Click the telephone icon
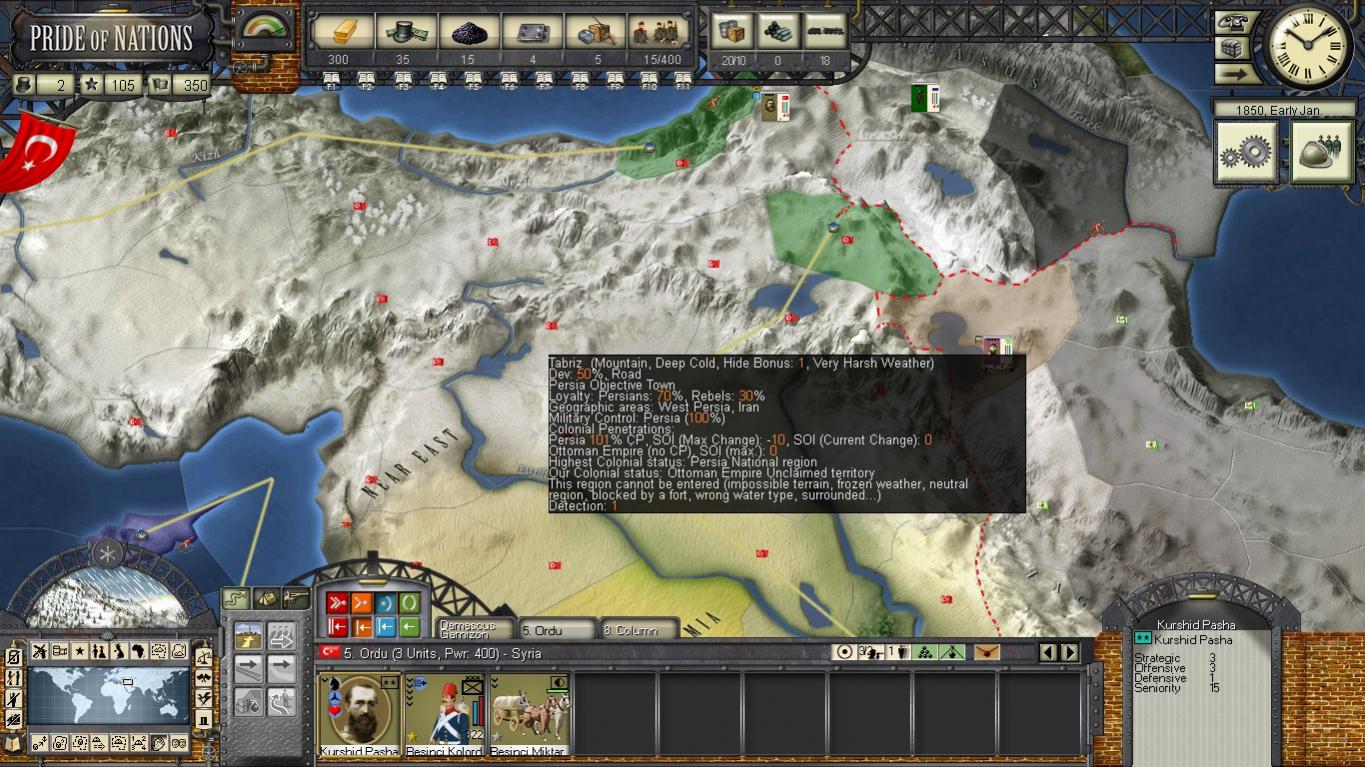Viewport: 1365px width, 767px height. tap(1235, 23)
